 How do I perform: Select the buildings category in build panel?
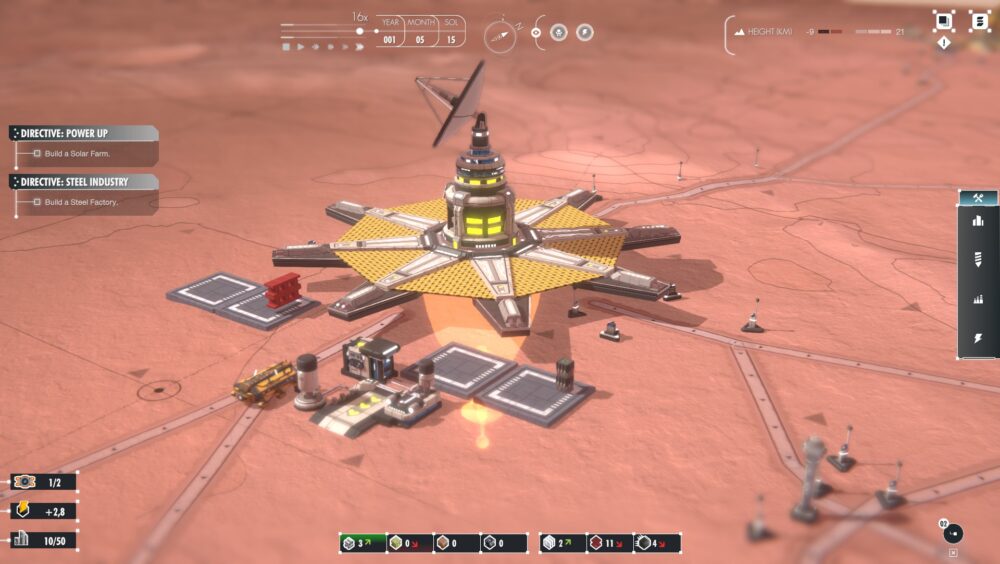(977, 220)
